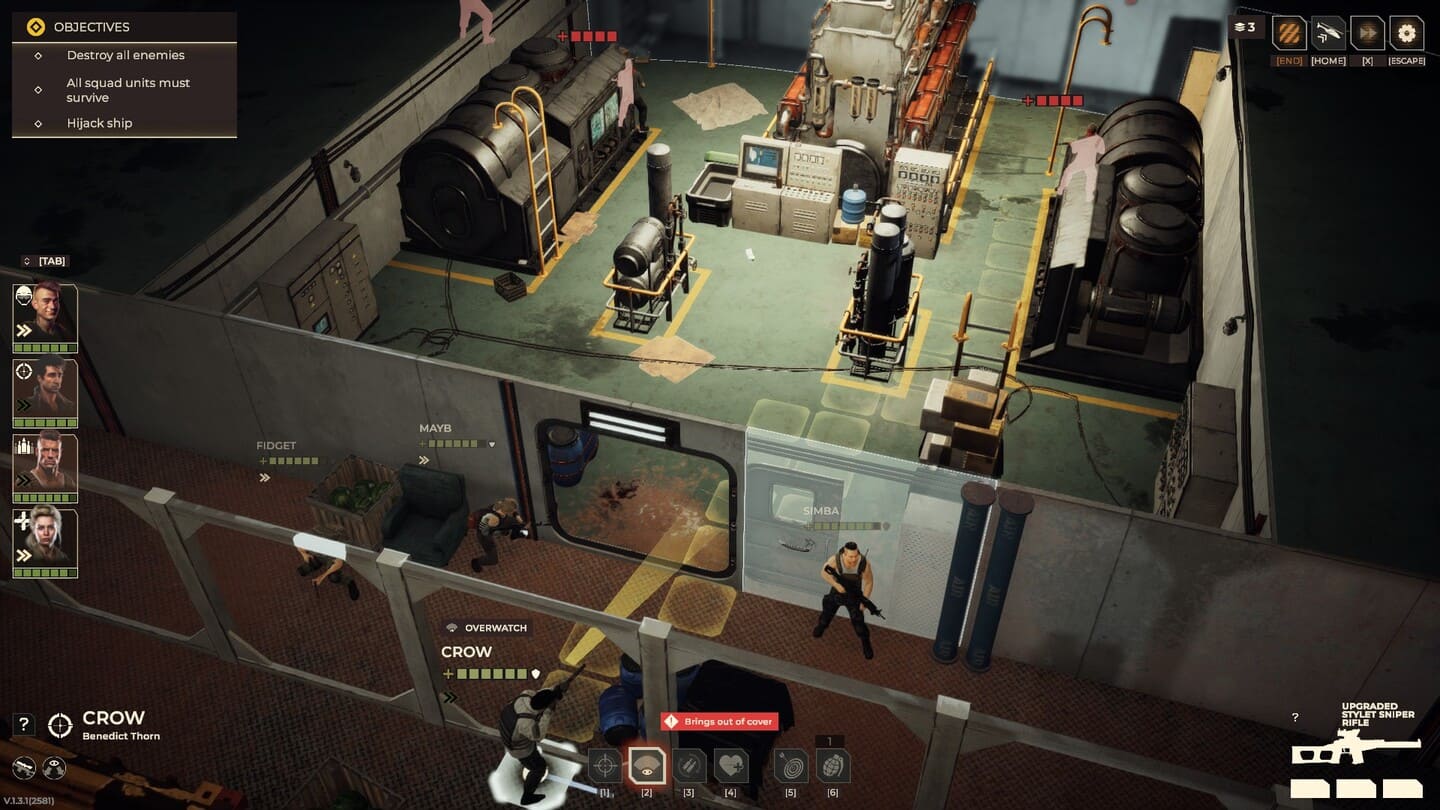The height and width of the screenshot is (810, 1440).
Task: Click the helicopter evacuation icon
Action: [x=1328, y=33]
